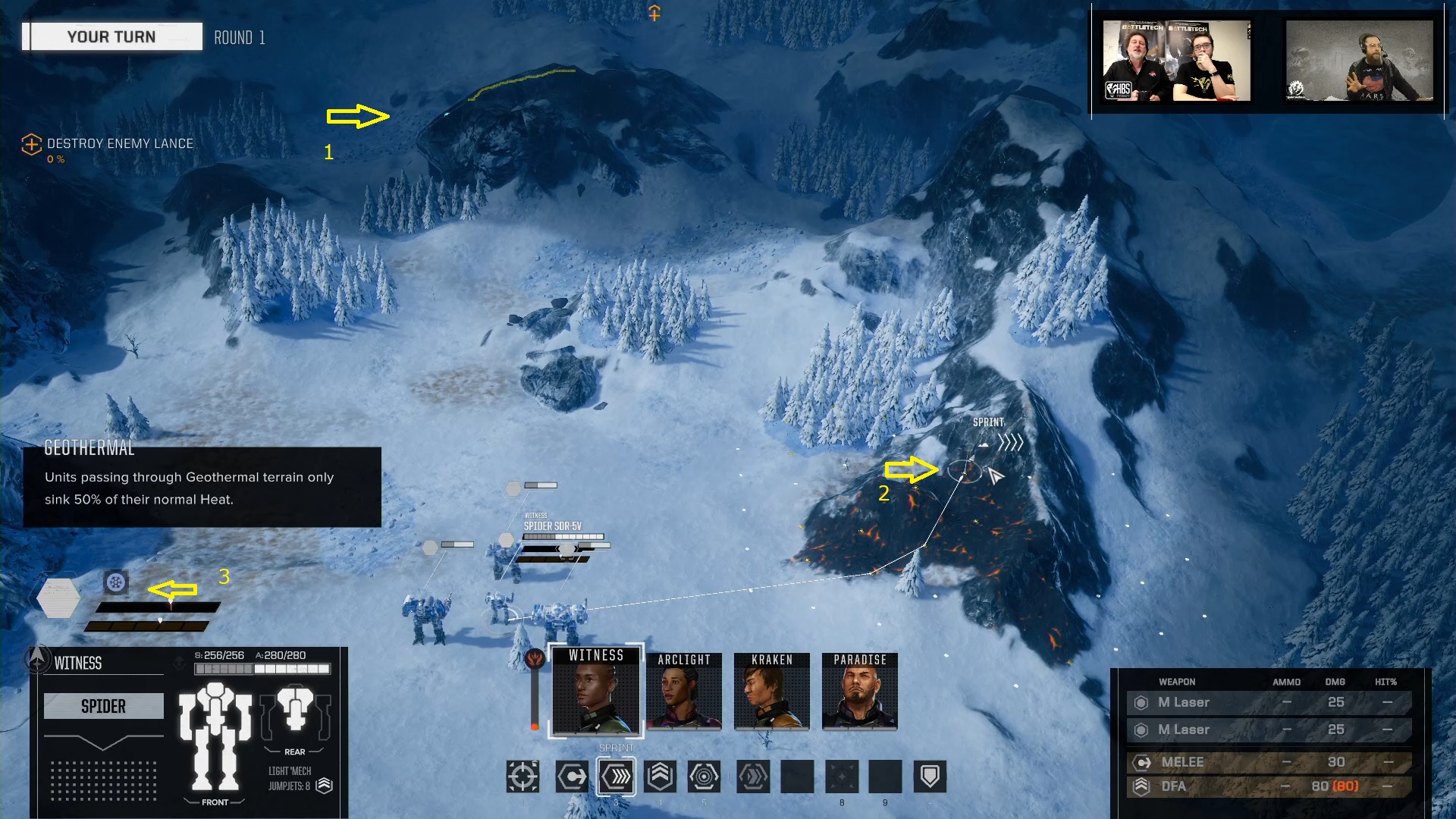Select Paradise's pilot portrait
This screenshot has height=819, width=1456.
coord(859,692)
